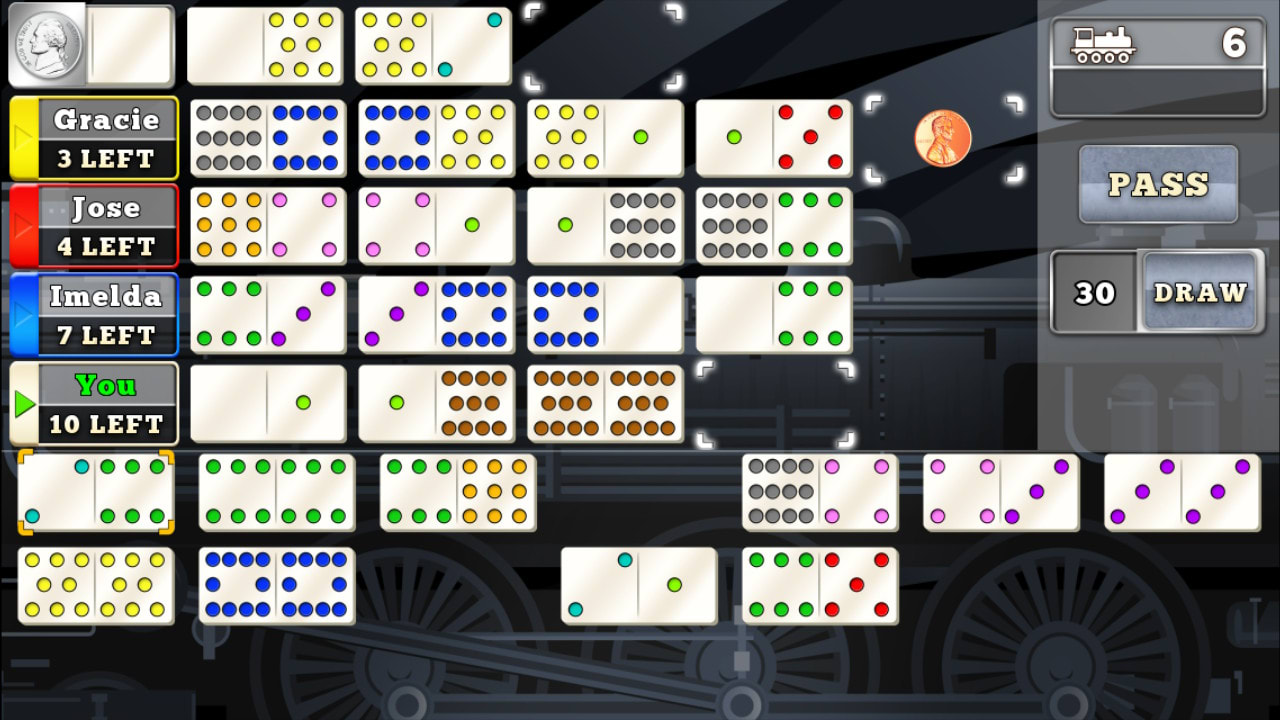Select the gray-pink domino in your hand
Image resolution: width=1280 pixels, height=720 pixels.
coord(820,492)
